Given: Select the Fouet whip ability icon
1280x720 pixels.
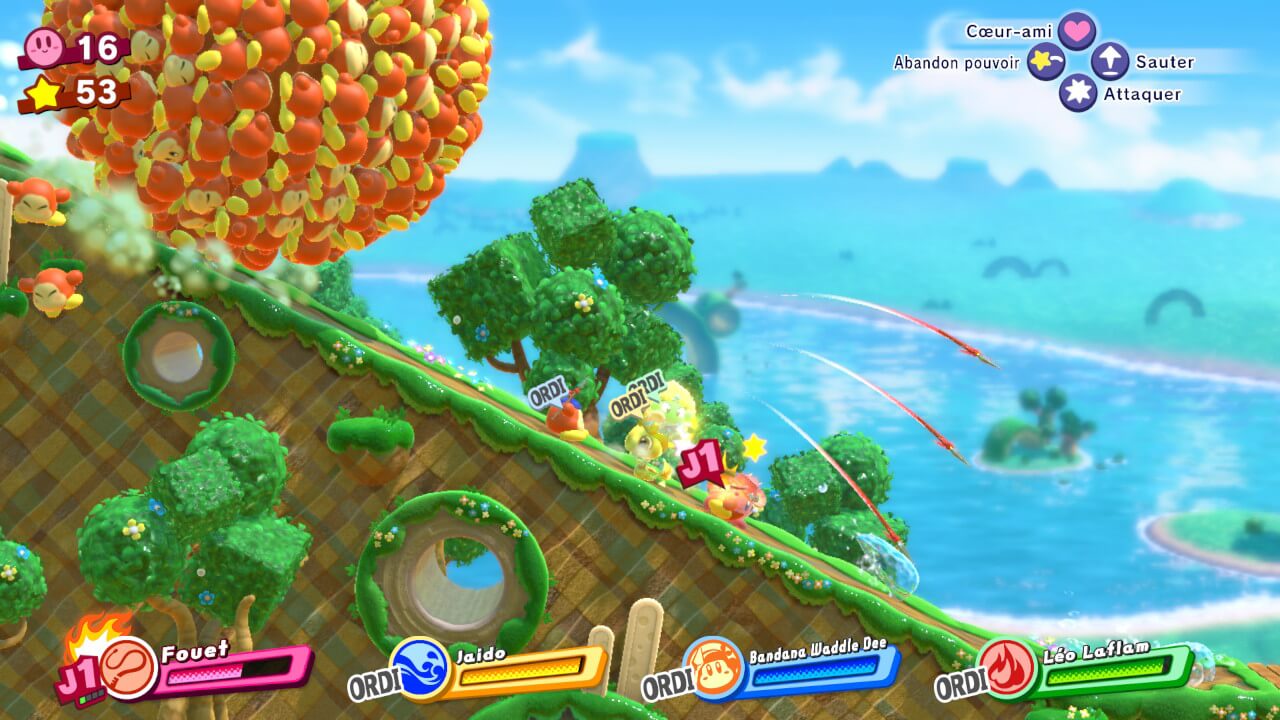Looking at the screenshot, I should (x=129, y=668).
